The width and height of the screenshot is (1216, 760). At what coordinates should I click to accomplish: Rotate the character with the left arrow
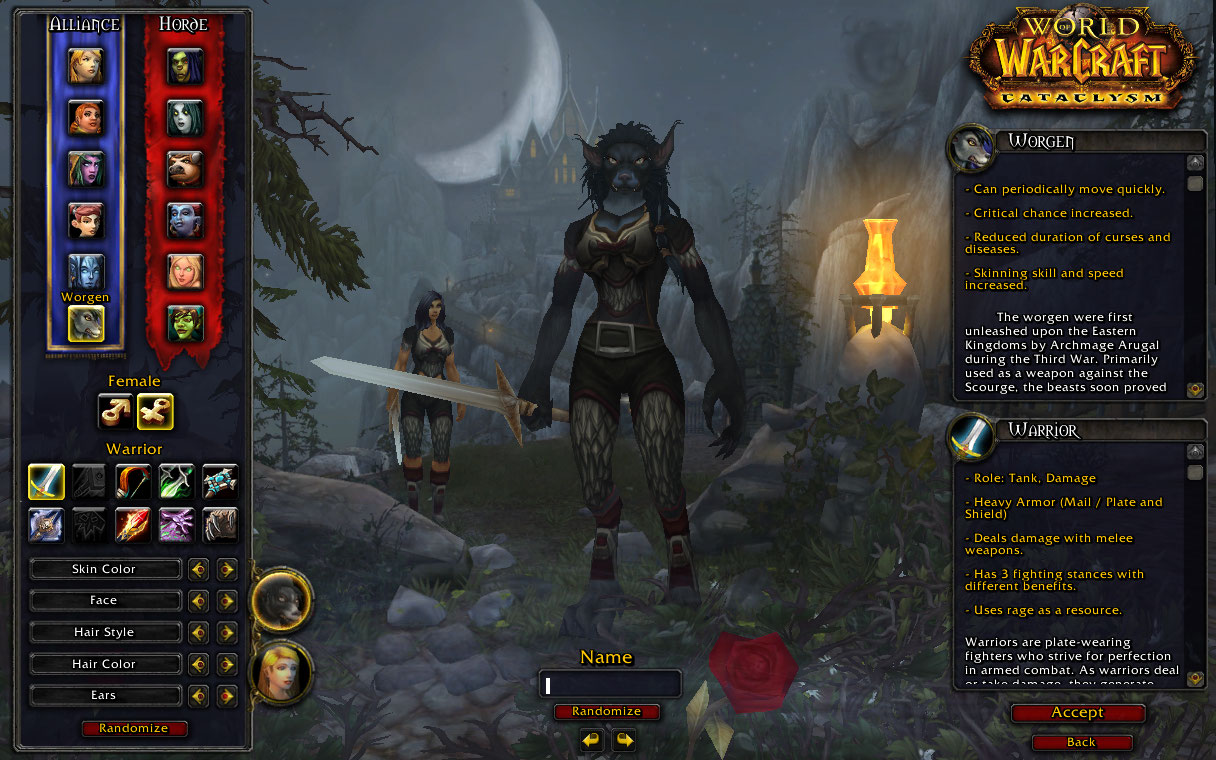point(592,740)
